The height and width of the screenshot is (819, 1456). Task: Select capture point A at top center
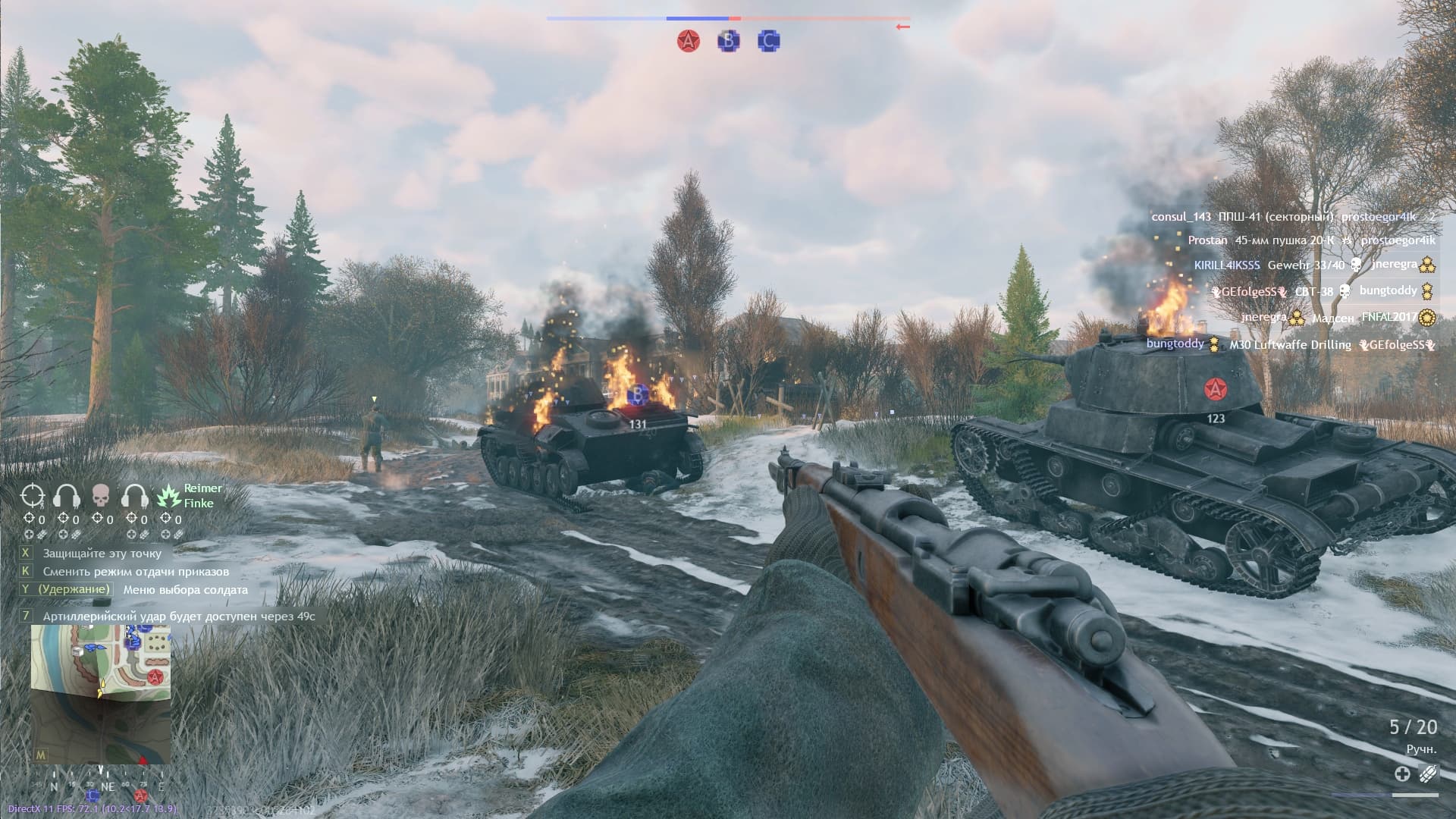pos(688,41)
